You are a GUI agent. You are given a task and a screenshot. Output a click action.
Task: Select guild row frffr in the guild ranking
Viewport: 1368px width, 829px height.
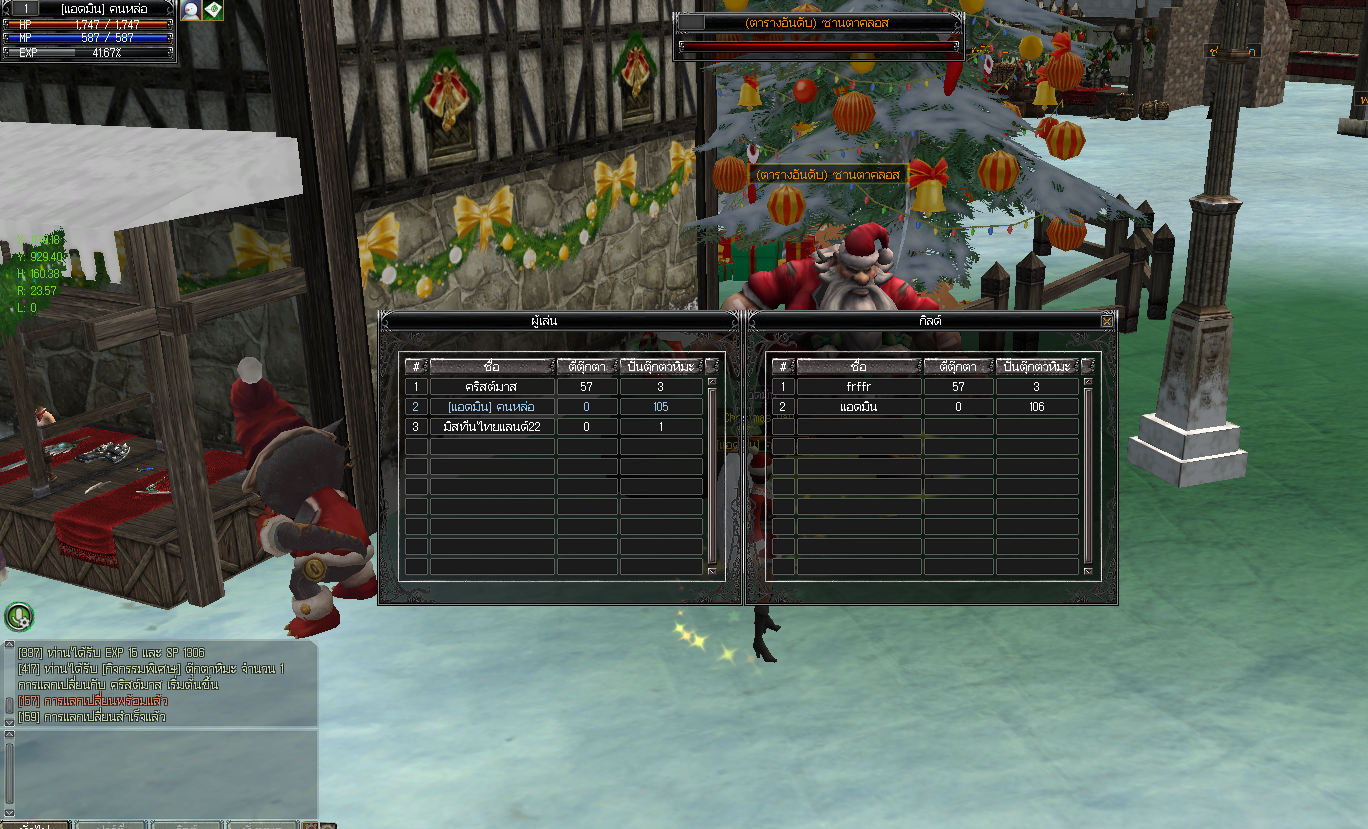pos(859,387)
